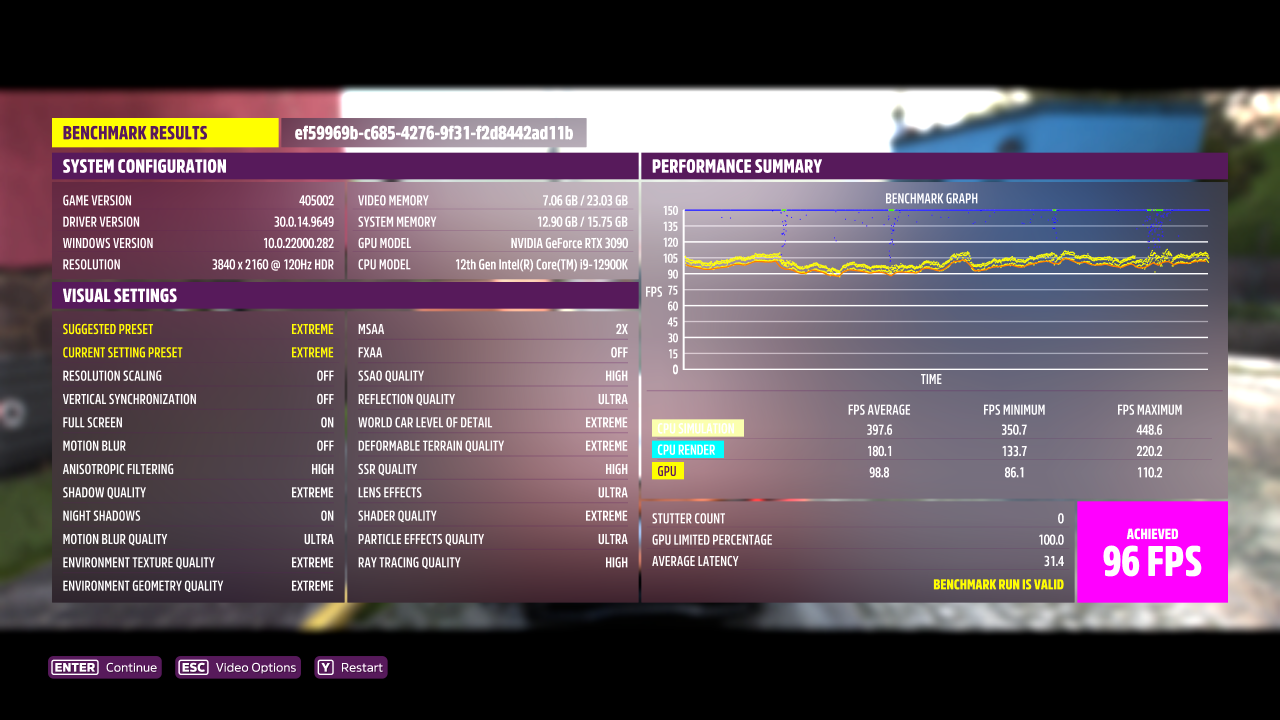Click the ACHIEVED 96 FPS badge
The height and width of the screenshot is (720, 1280).
tap(1151, 551)
